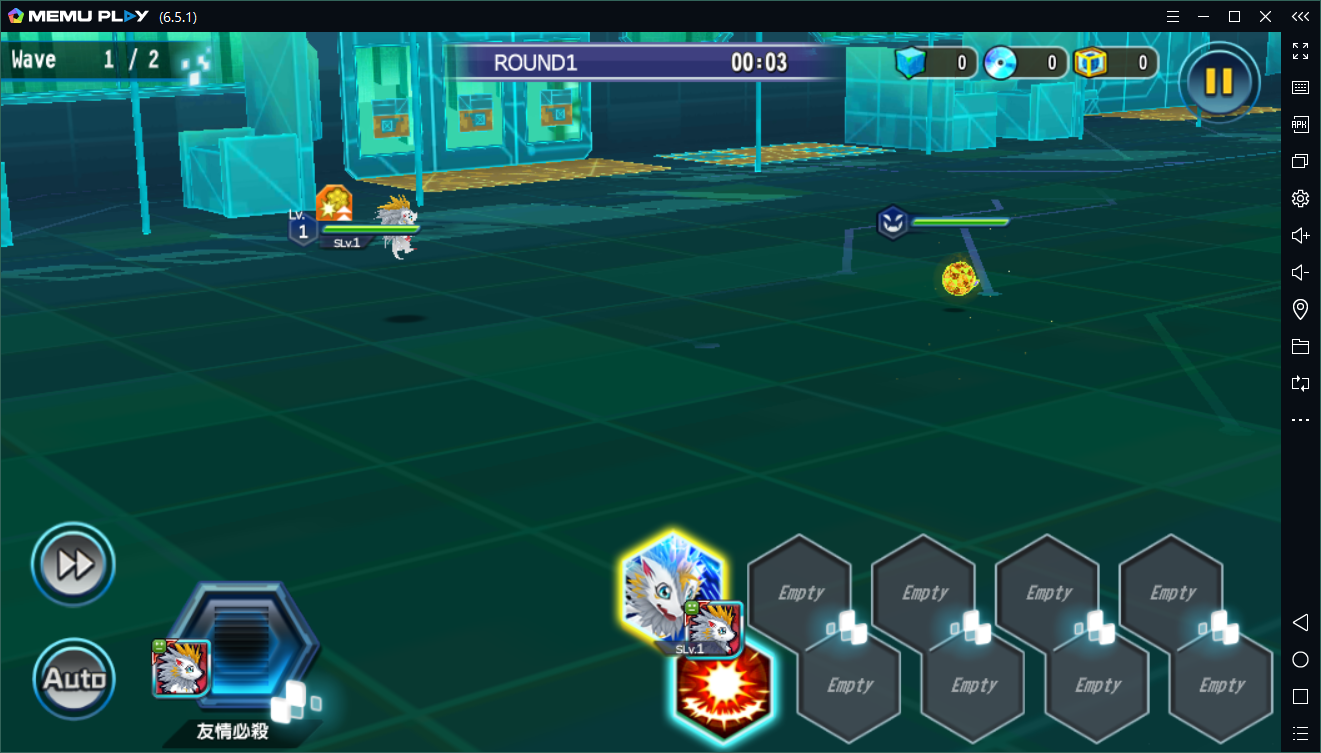1321x753 pixels.
Task: Set a virtual GPS location
Action: coord(1300,309)
